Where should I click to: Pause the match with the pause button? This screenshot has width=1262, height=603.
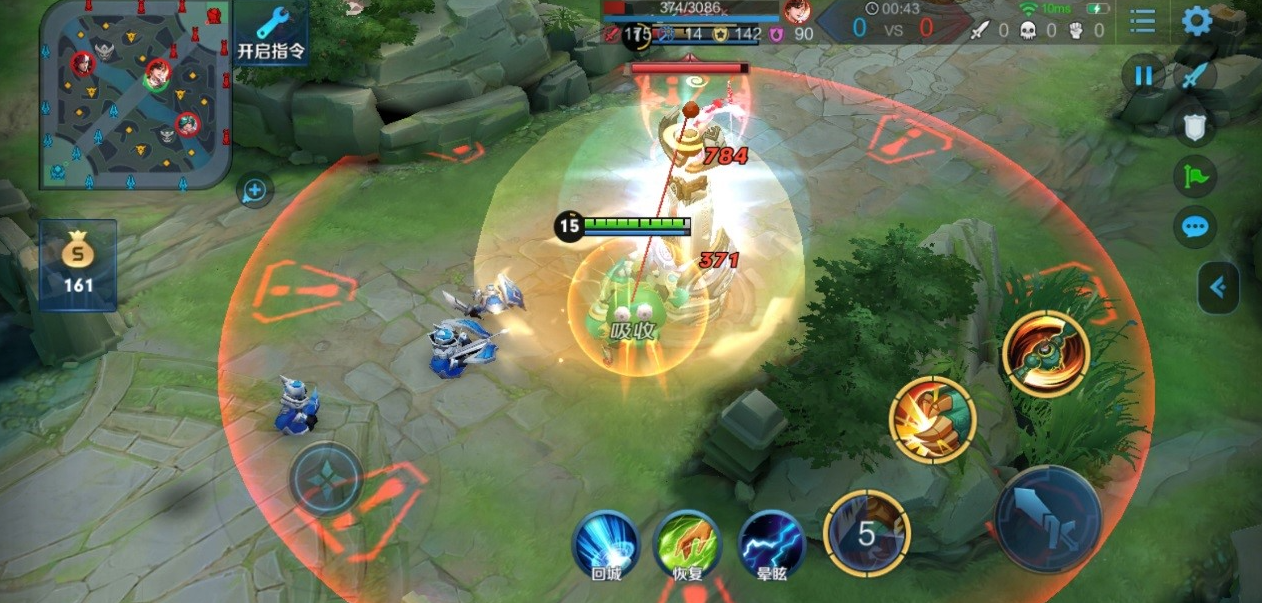(1143, 76)
